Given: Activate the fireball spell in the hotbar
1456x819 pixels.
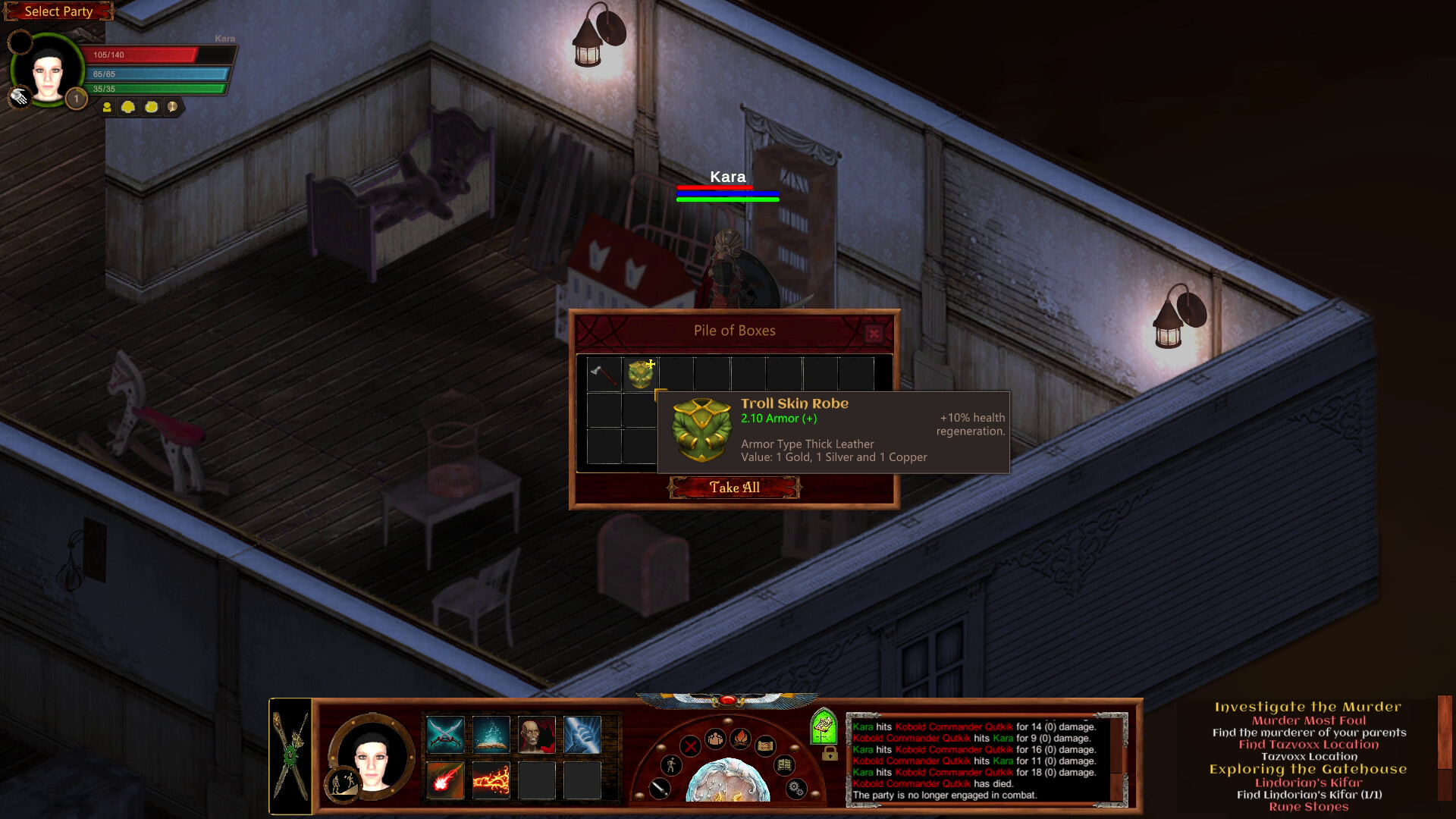Looking at the screenshot, I should pyautogui.click(x=444, y=780).
